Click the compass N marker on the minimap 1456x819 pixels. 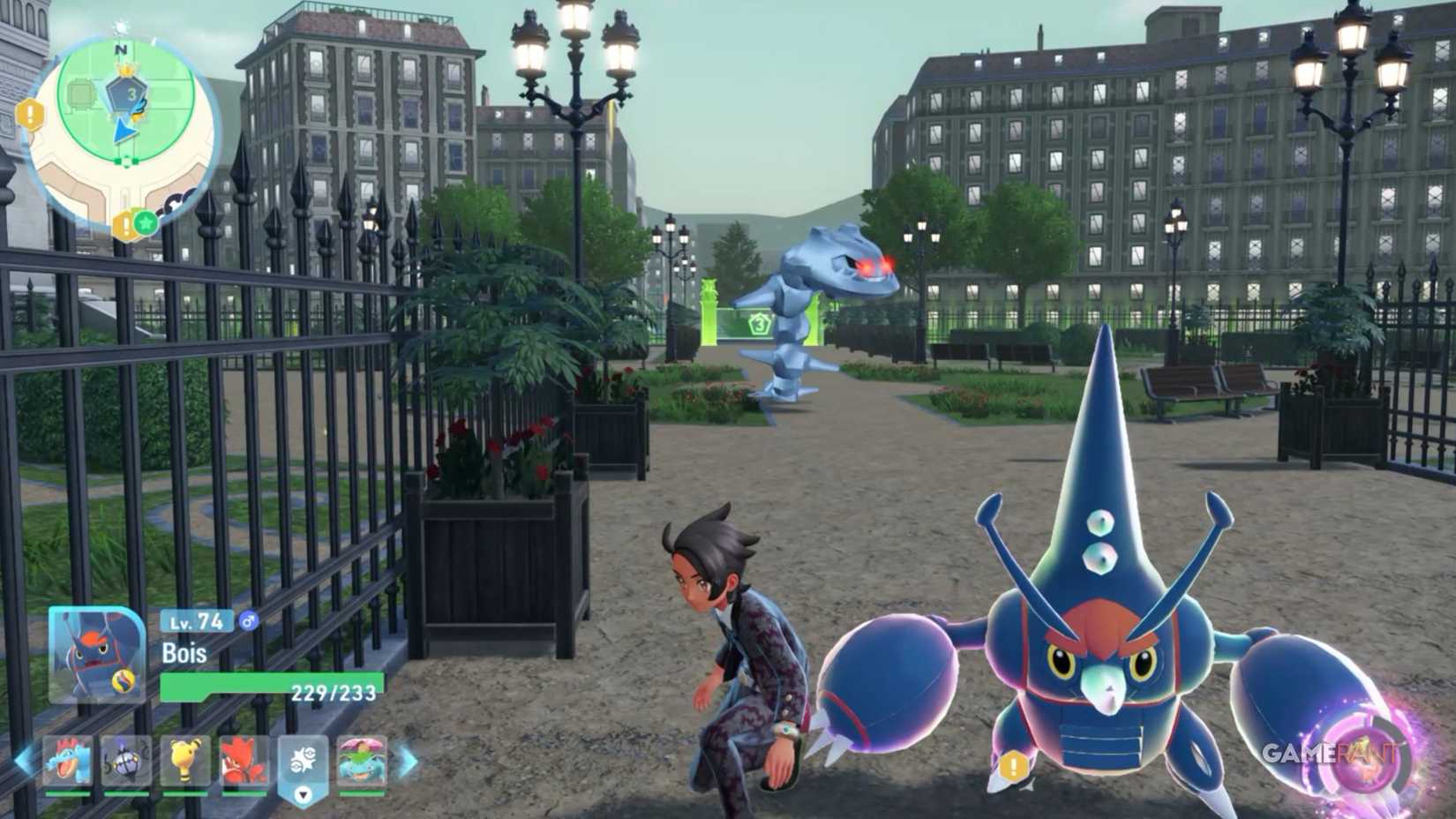pos(120,49)
